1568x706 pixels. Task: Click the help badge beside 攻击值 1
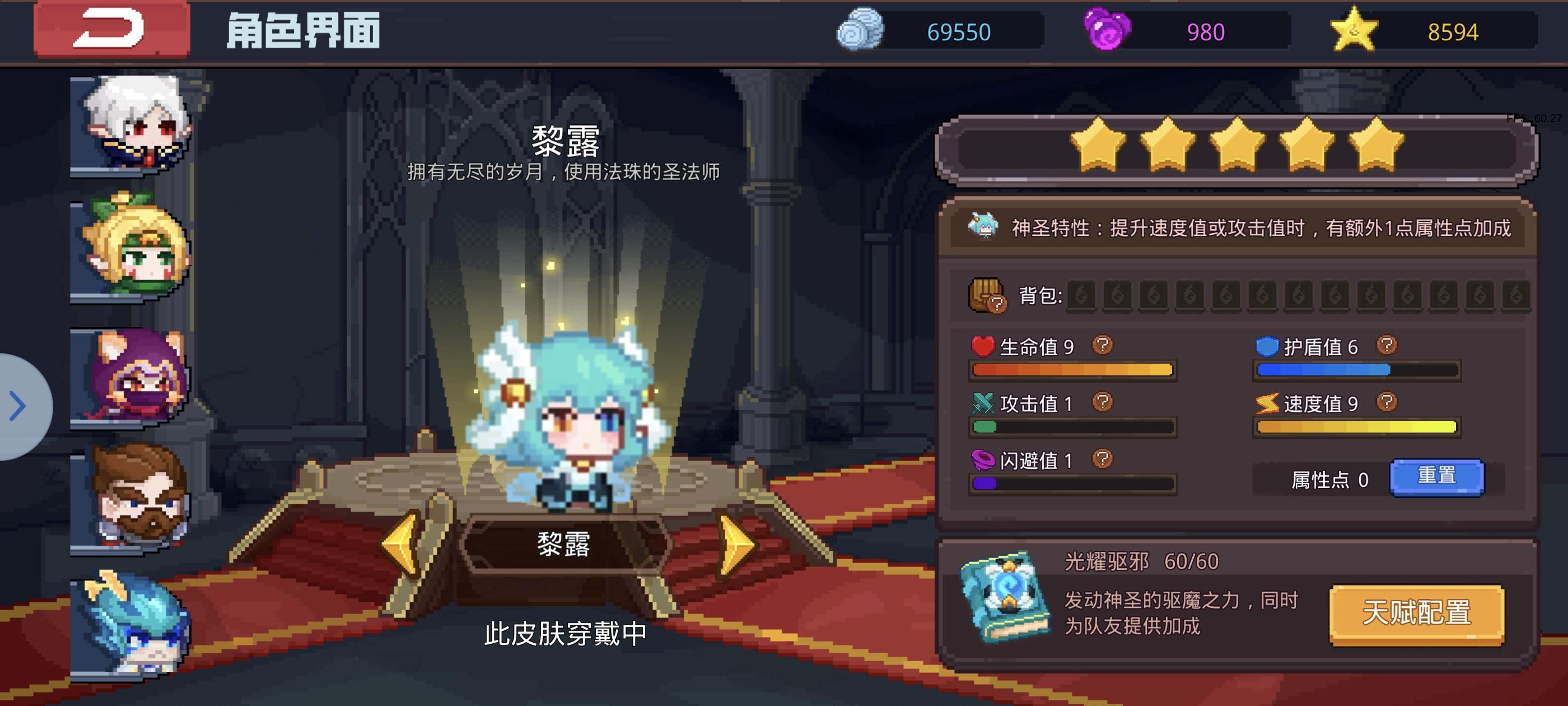point(1104,403)
